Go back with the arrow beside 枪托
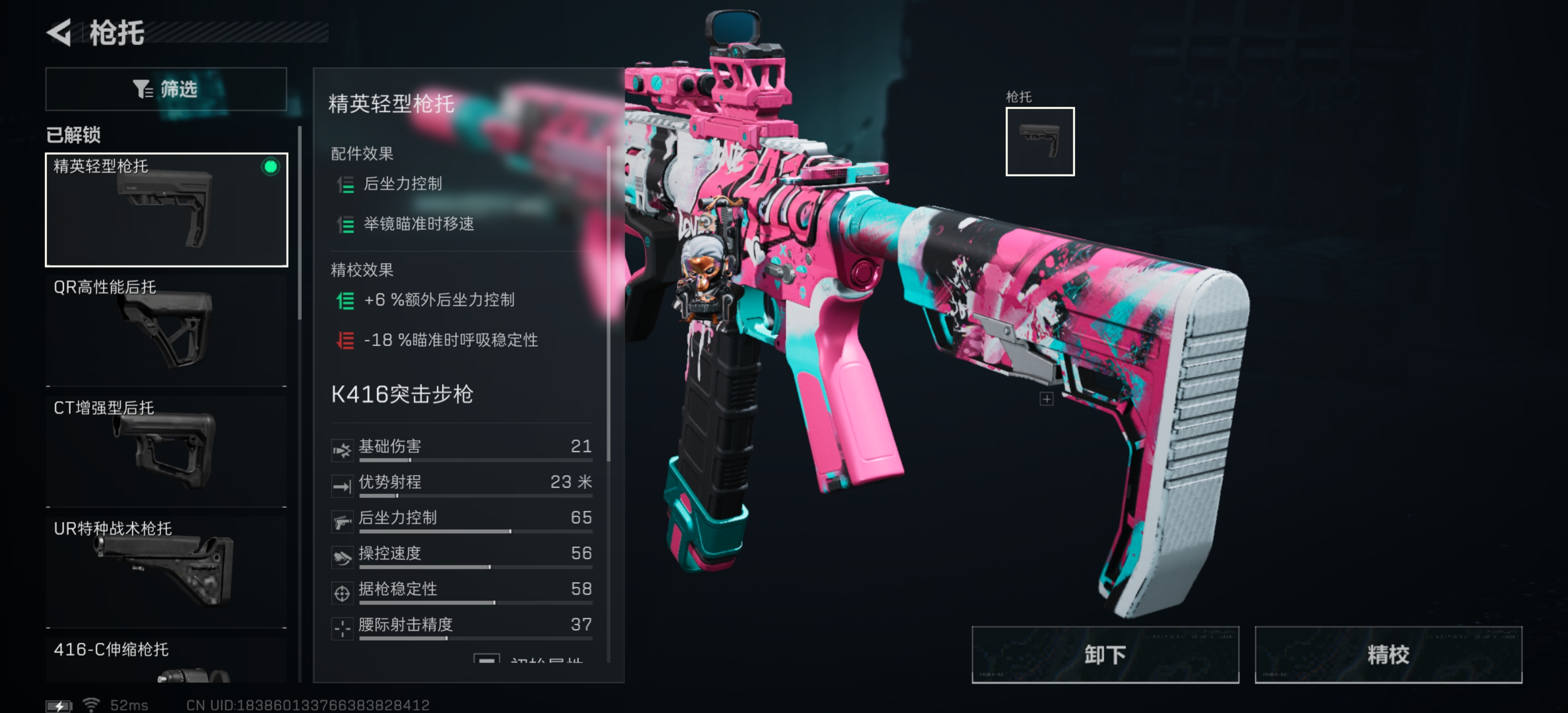The image size is (1568, 713). (x=60, y=32)
